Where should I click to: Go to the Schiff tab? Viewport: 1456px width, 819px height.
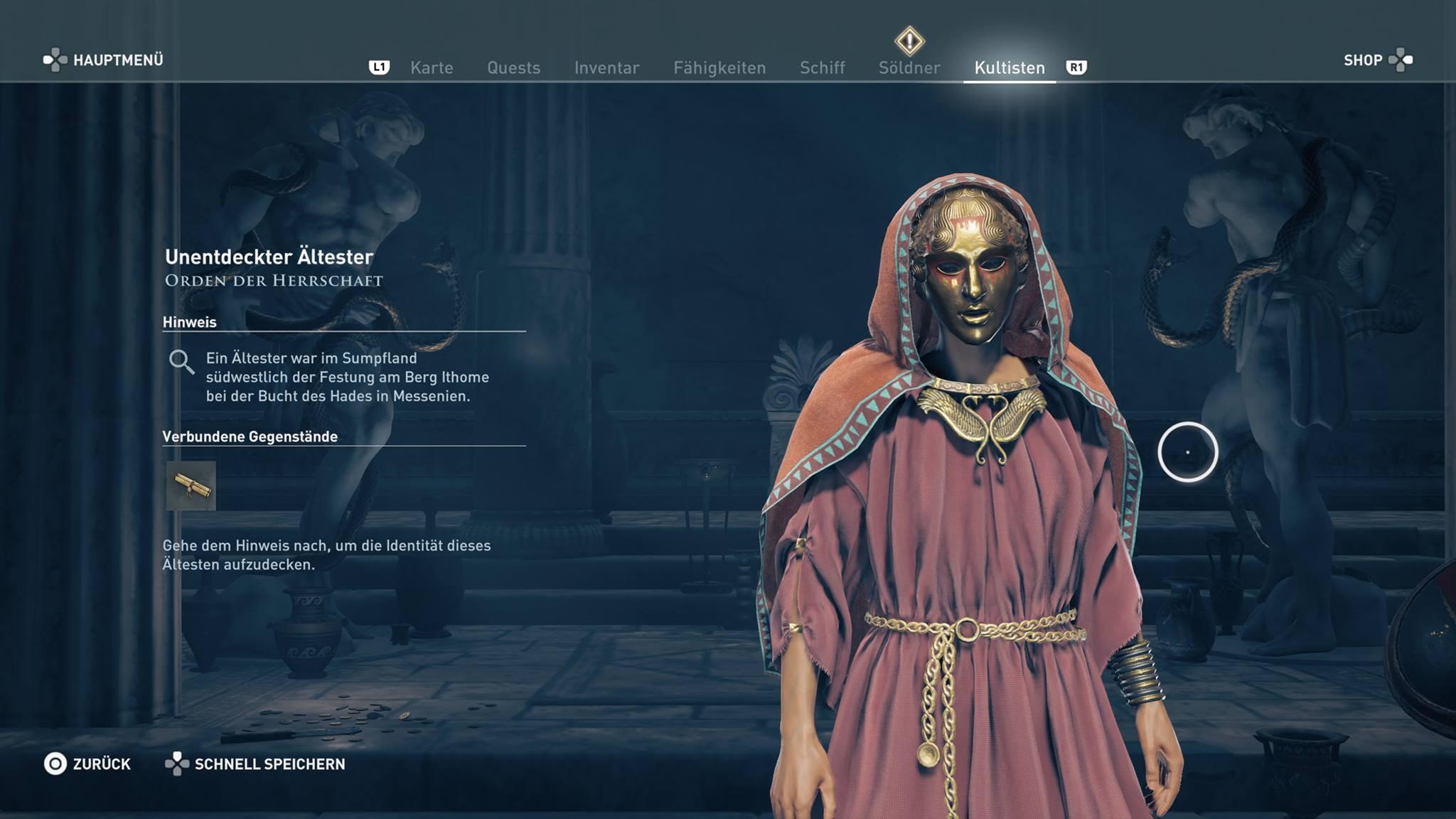click(x=822, y=68)
